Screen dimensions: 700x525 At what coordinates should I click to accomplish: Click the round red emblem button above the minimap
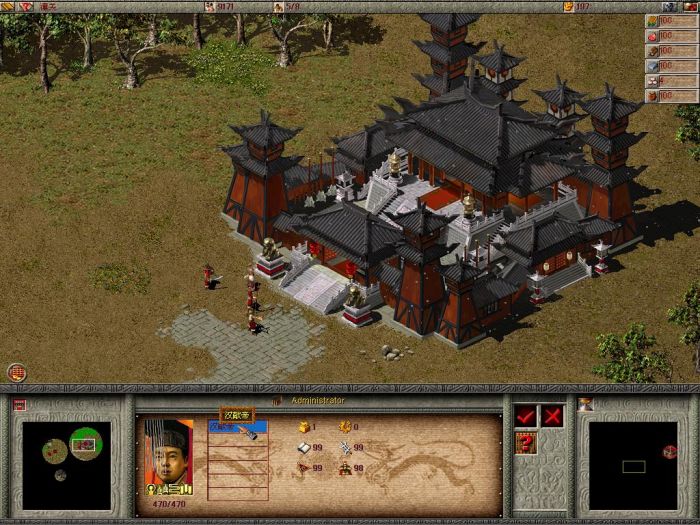pyautogui.click(x=16, y=373)
